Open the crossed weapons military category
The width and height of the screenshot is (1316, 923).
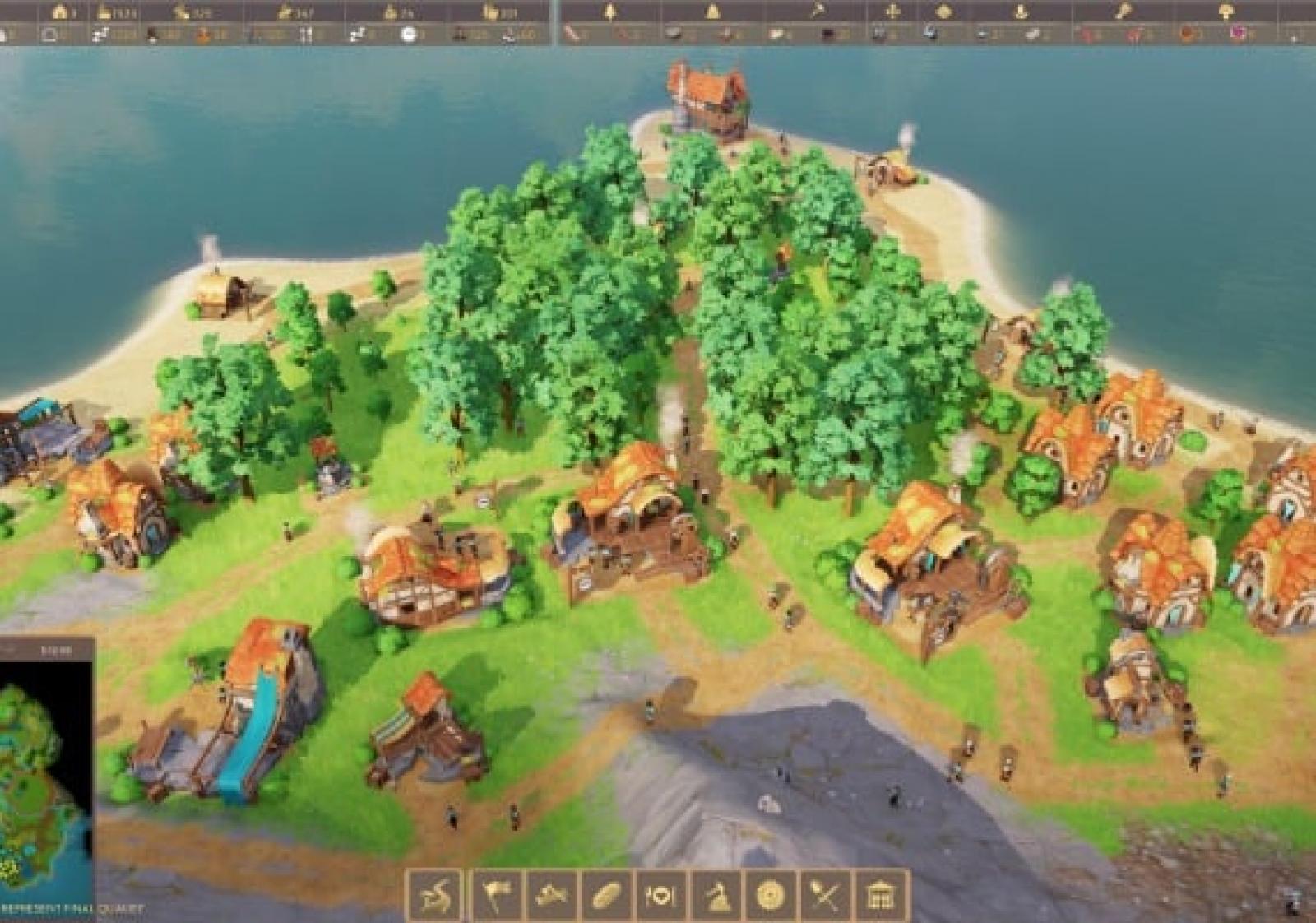click(x=825, y=895)
